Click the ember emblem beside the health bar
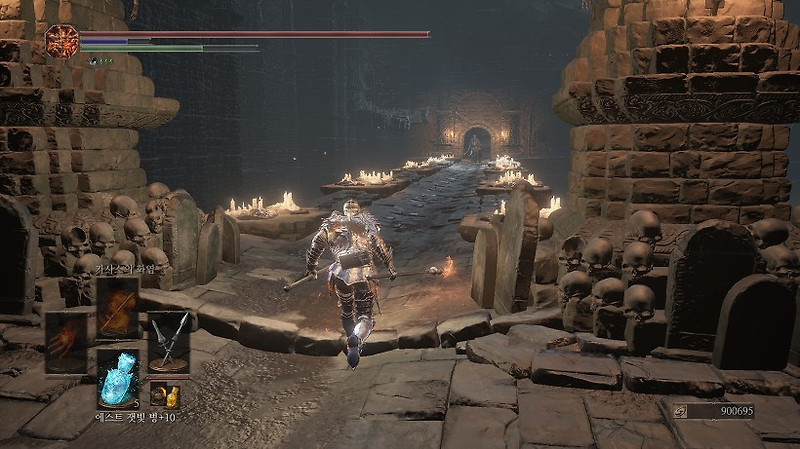The image size is (800, 449). [x=62, y=40]
